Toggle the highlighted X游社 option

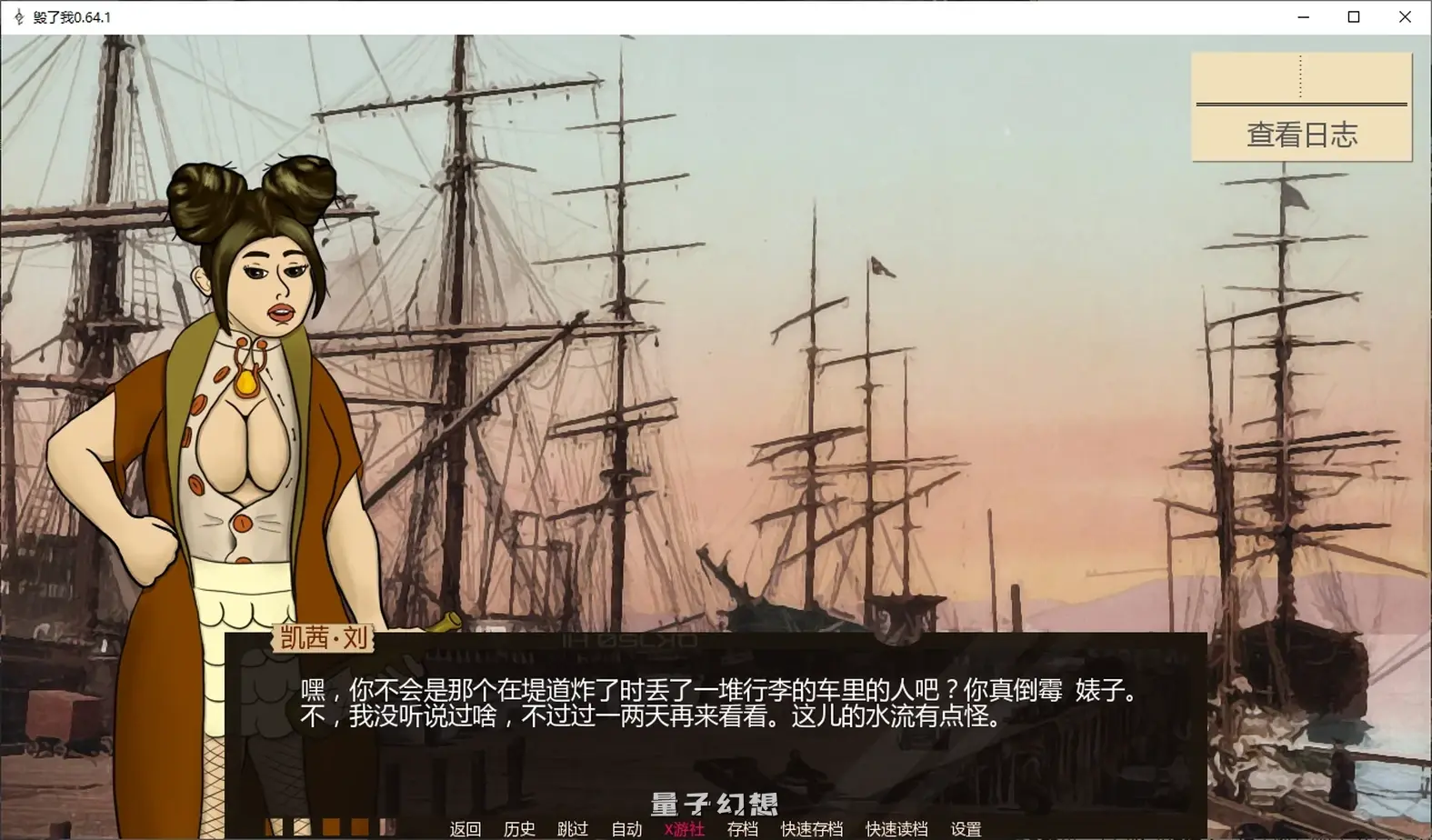685,828
